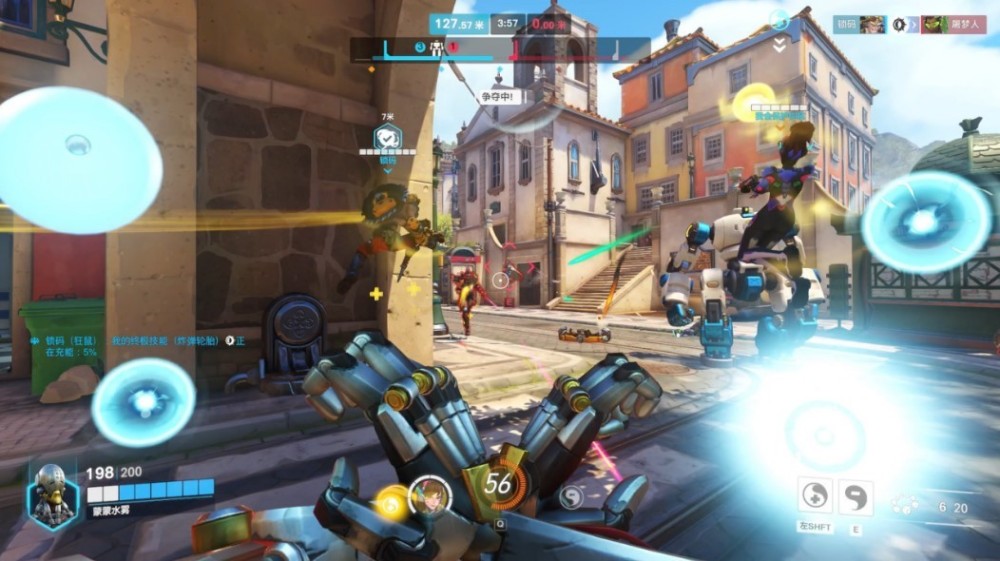Activate the Orb of Discord ability icon
The width and height of the screenshot is (1000, 561).
[855, 497]
